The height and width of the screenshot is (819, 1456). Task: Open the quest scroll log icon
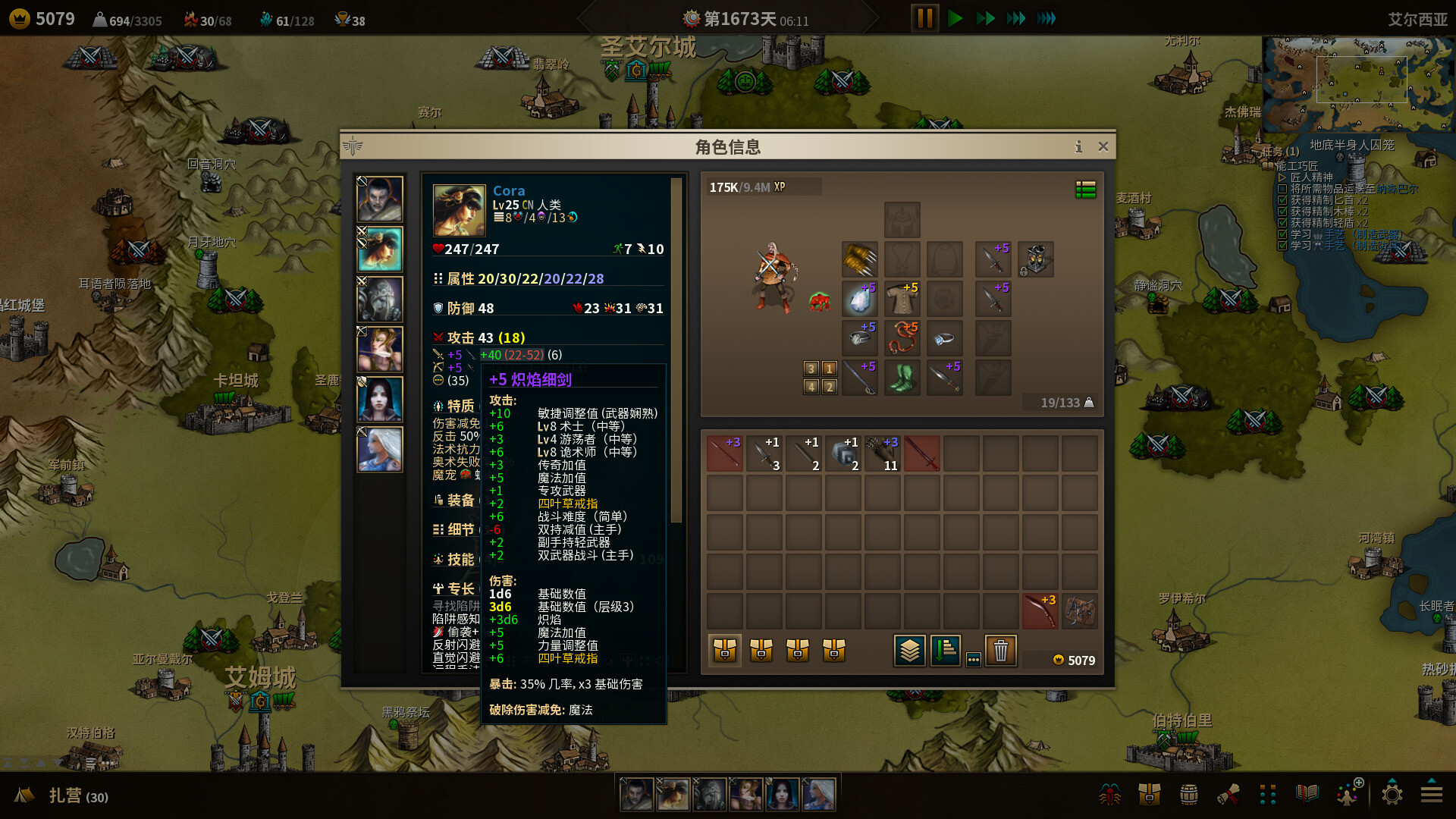point(1228,794)
